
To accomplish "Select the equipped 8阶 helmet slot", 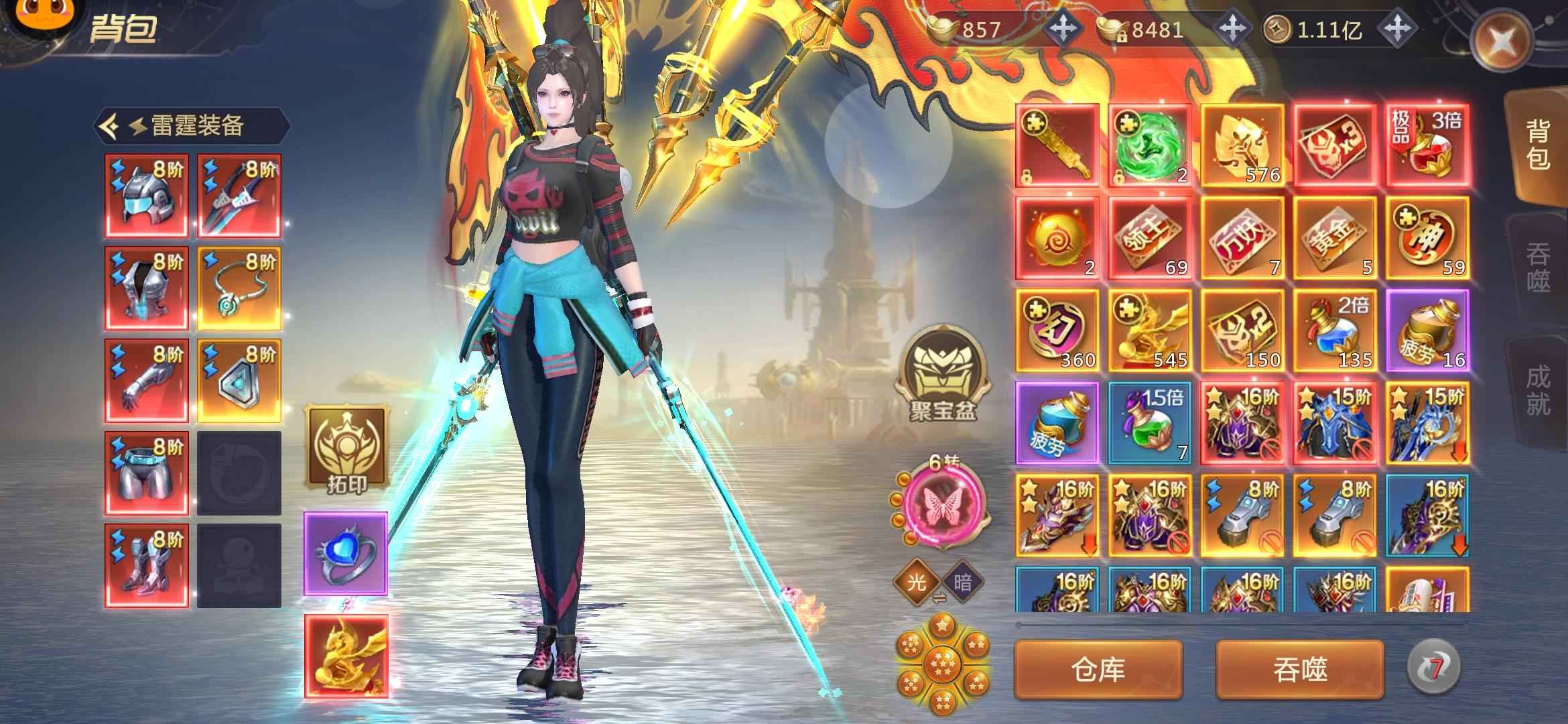I will 146,196.
